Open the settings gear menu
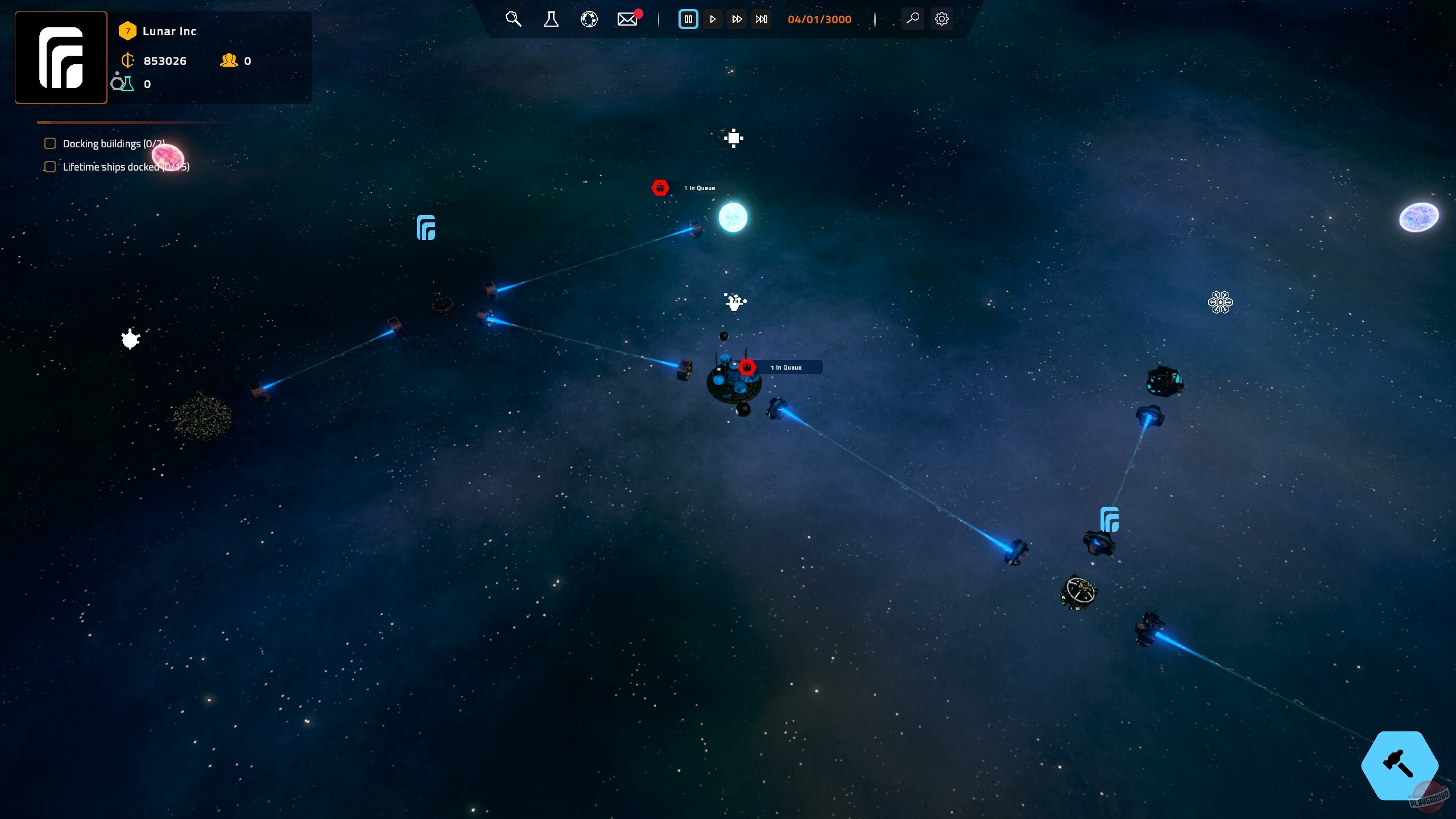The image size is (1456, 819). point(942,19)
